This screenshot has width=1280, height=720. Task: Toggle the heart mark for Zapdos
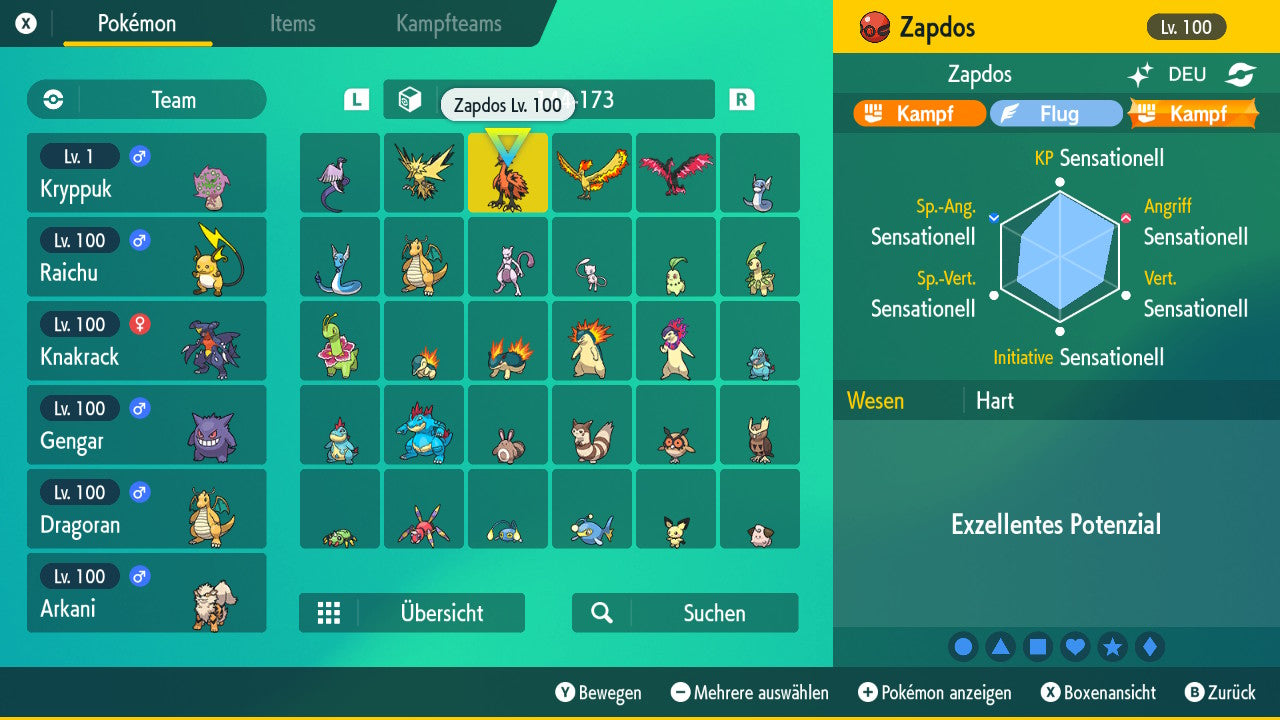click(x=1075, y=647)
